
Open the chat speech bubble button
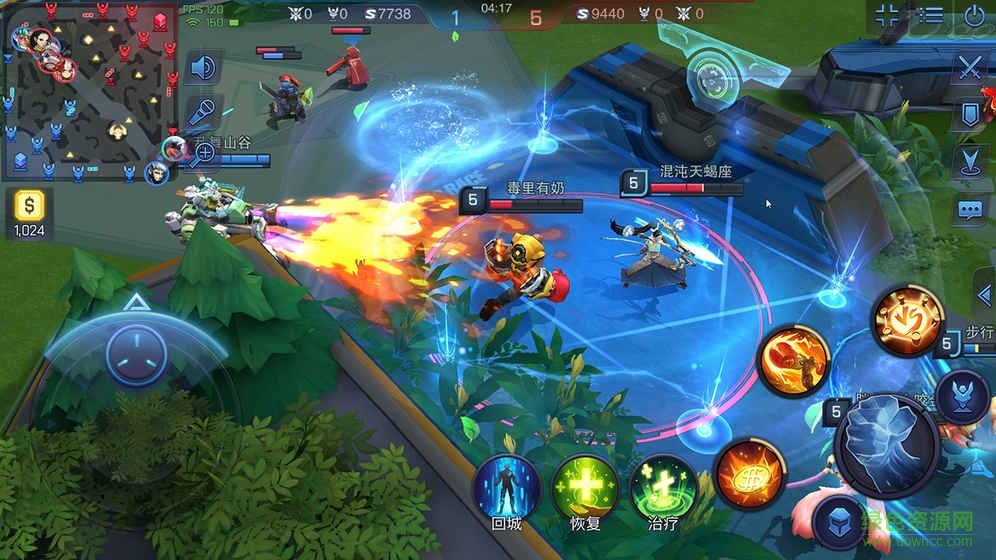point(970,209)
